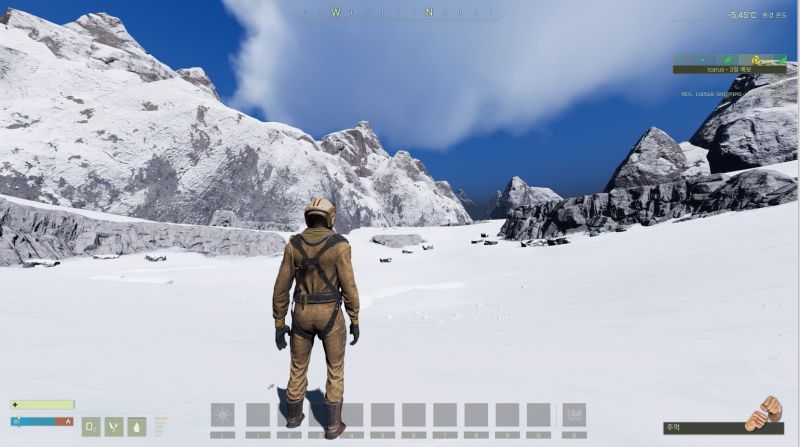The height and width of the screenshot is (447, 800).
Task: Open the Icarus weather forecast panel
Action: pos(729,70)
